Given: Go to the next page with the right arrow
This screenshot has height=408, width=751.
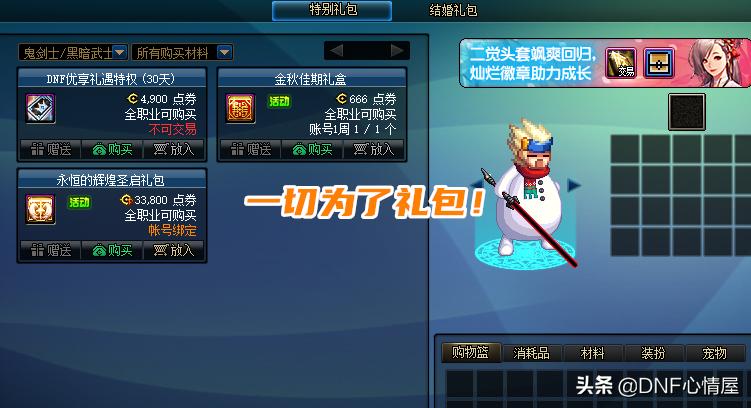Looking at the screenshot, I should click(x=397, y=50).
